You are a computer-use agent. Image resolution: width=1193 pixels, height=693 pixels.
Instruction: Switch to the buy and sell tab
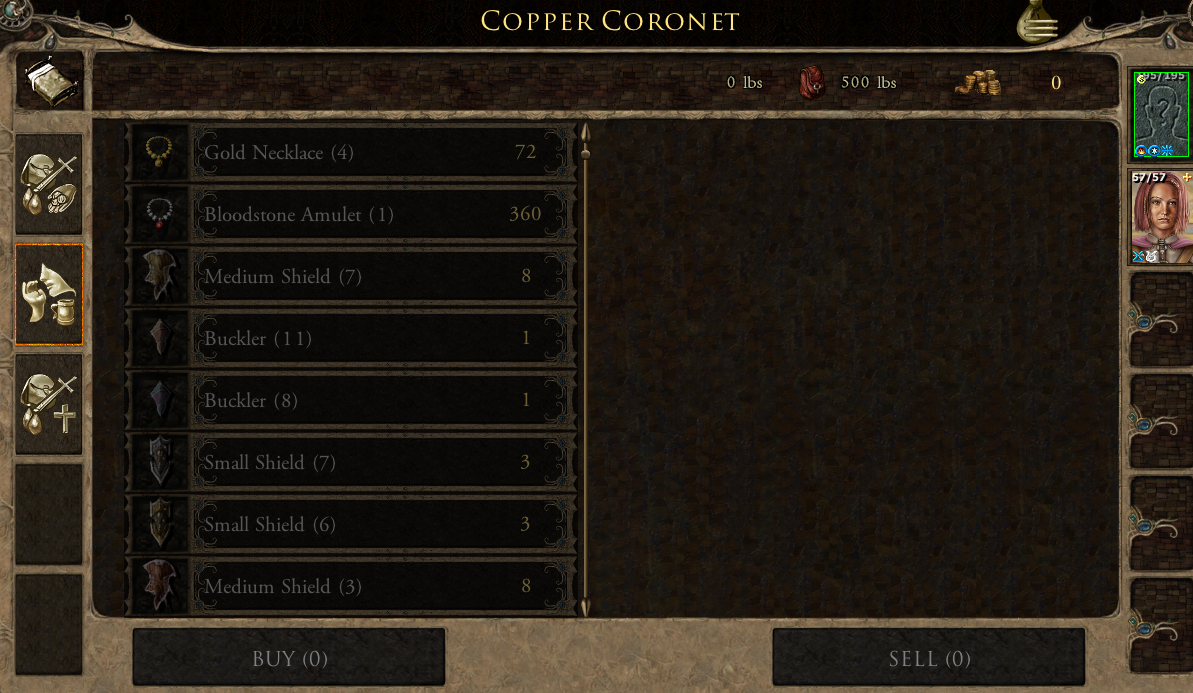tap(49, 185)
